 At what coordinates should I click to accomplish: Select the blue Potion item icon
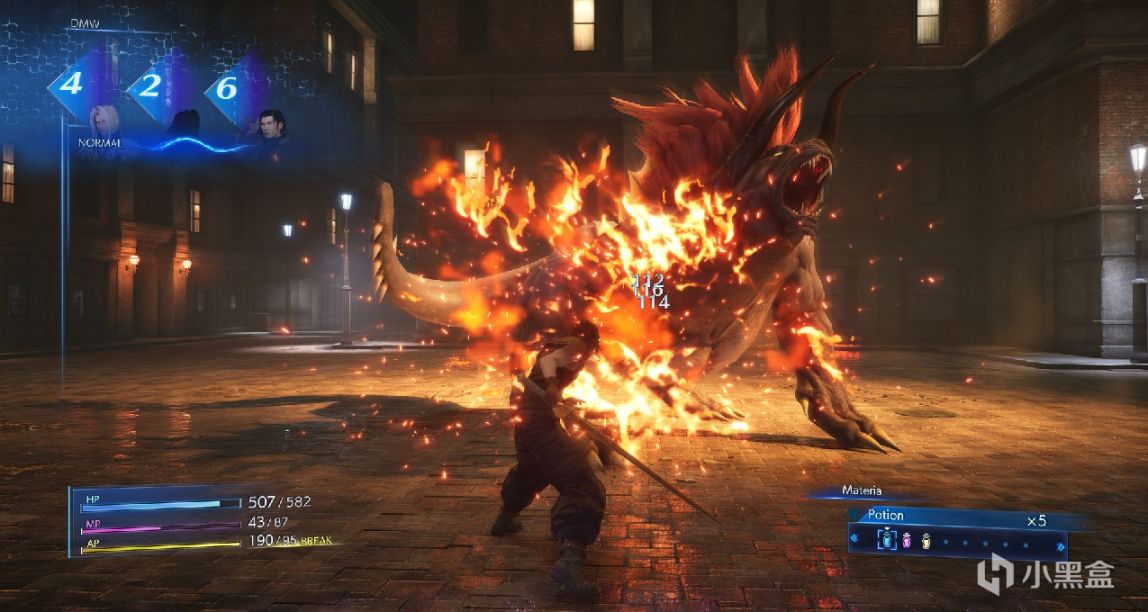[x=887, y=541]
